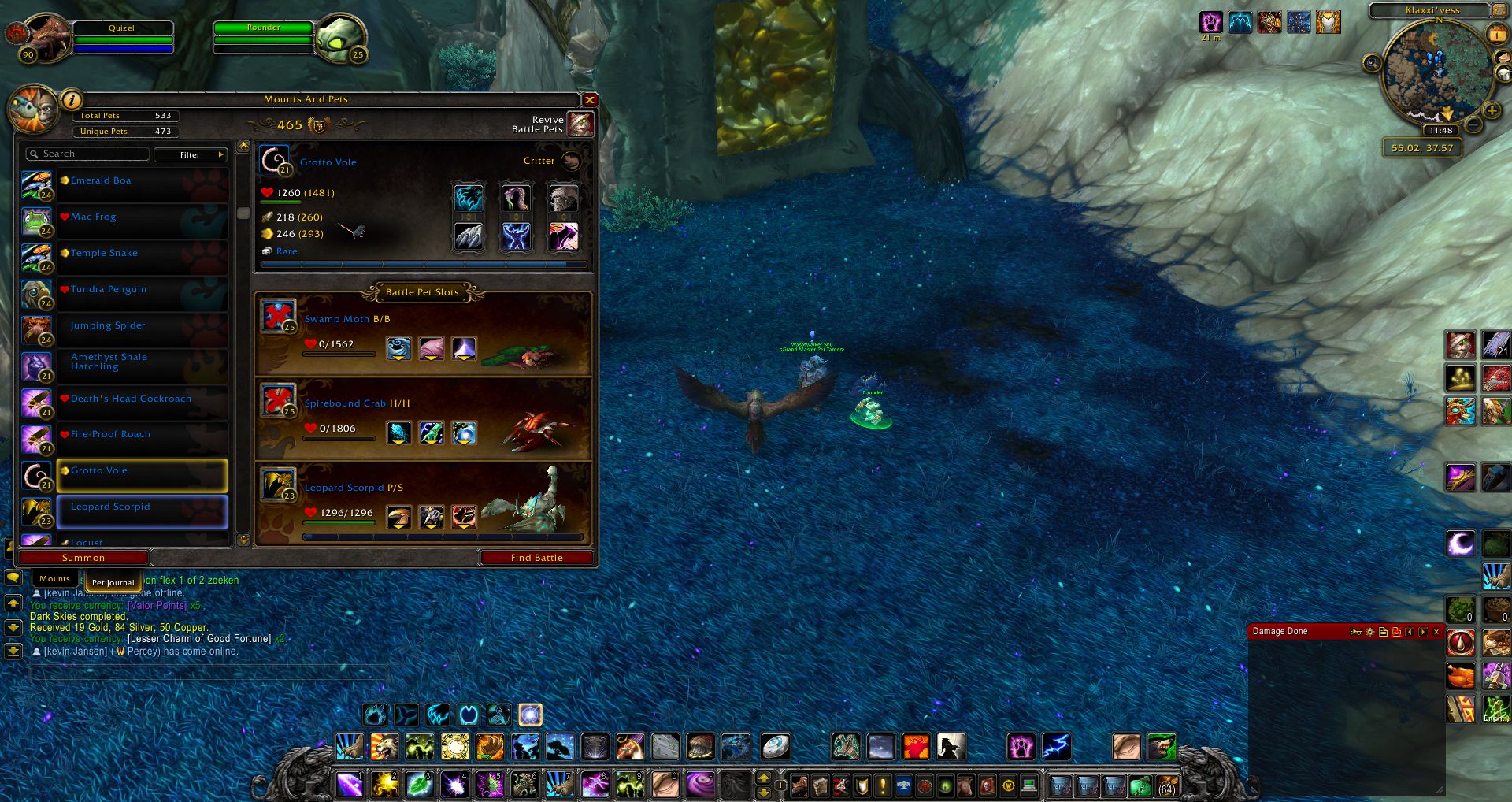
Task: Click the Pounder target portrait
Action: [341, 36]
